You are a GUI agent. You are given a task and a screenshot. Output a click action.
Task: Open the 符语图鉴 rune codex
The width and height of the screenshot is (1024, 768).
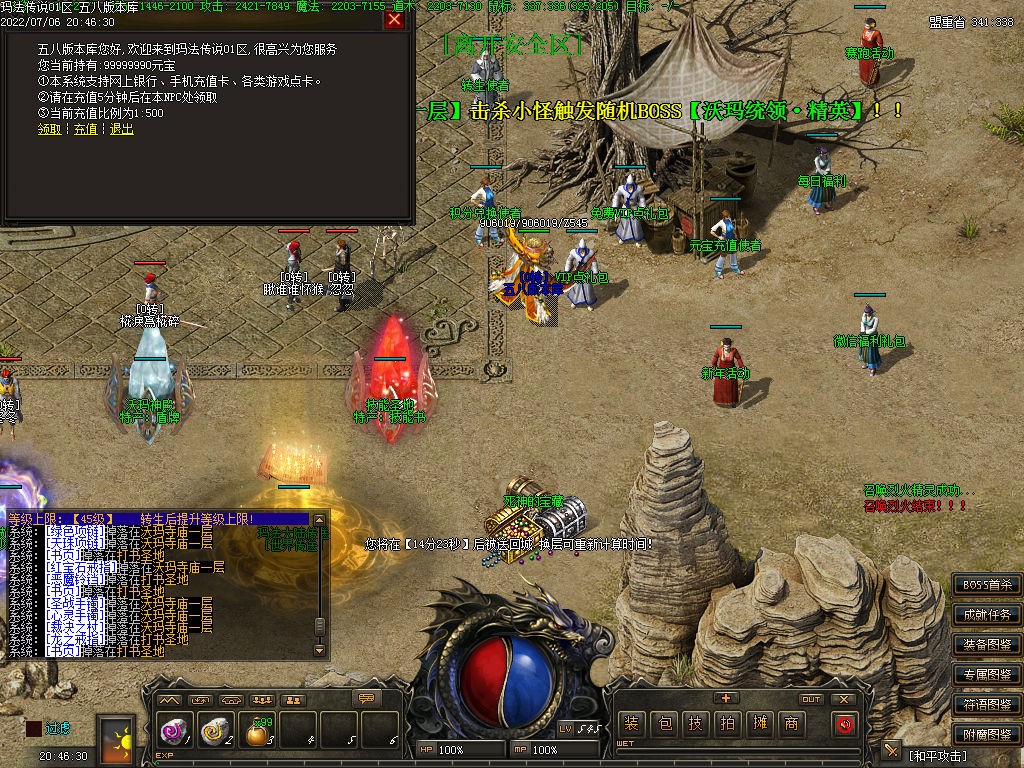(986, 705)
